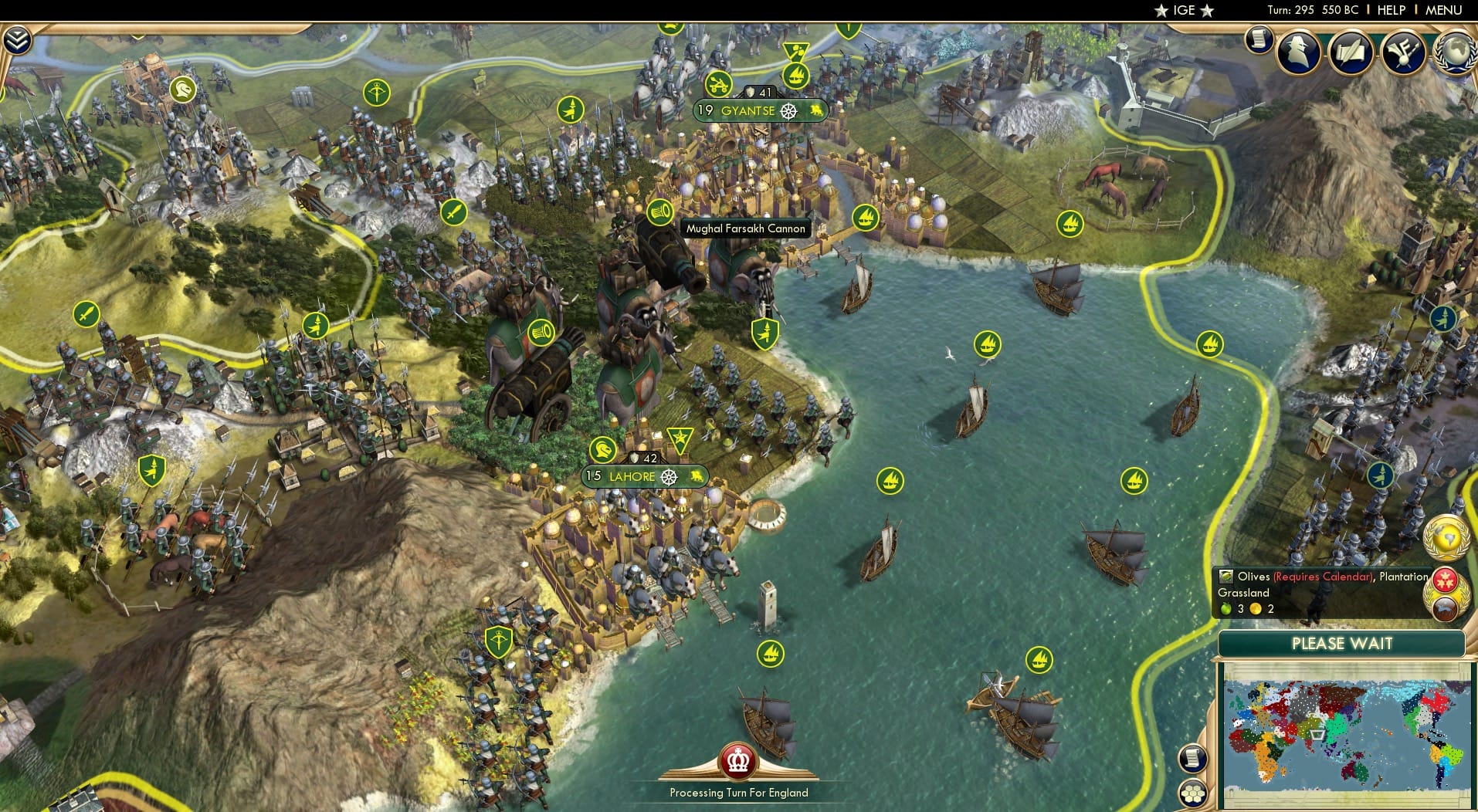
Task: Click the scroll icon beside the minimap
Action: (1193, 759)
